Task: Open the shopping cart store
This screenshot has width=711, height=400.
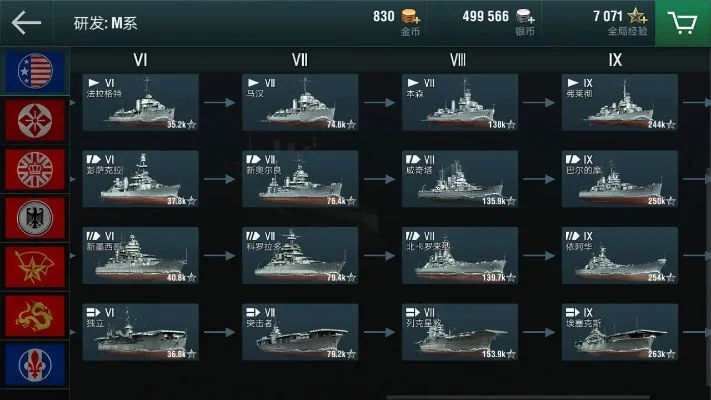Action: 683,22
